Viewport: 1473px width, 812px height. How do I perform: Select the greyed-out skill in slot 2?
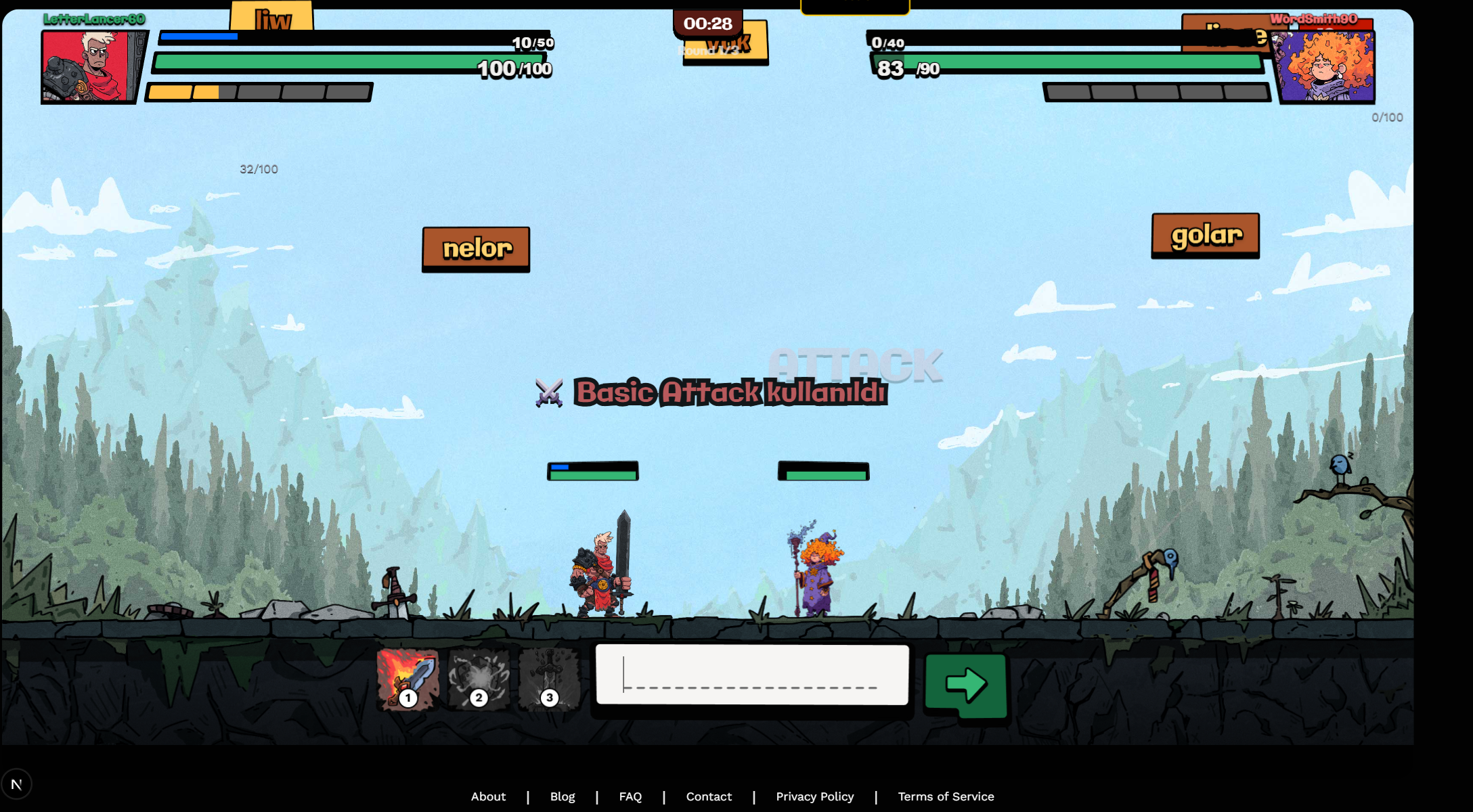(479, 679)
